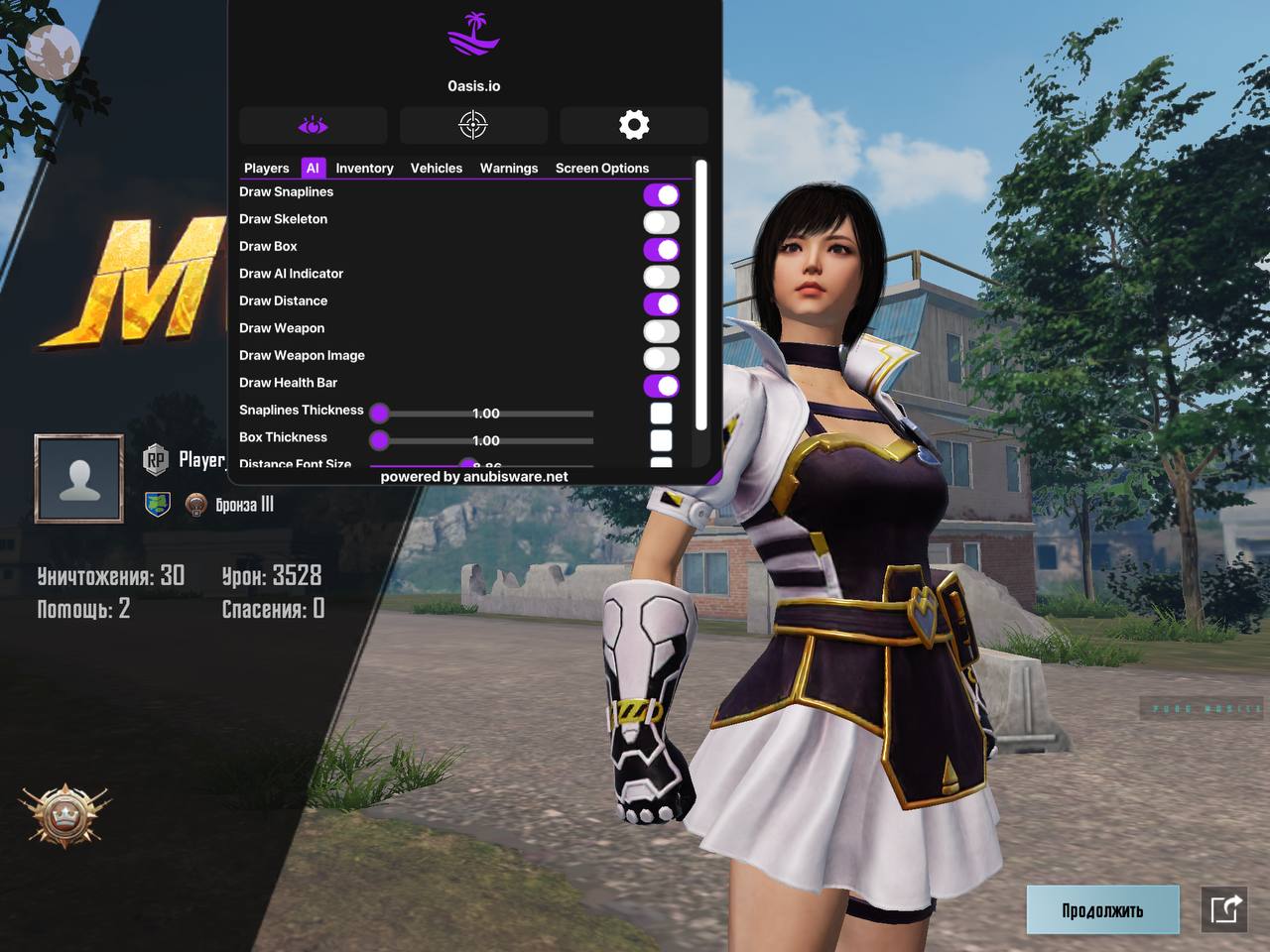Show the Warnings tab
The width and height of the screenshot is (1270, 952).
[x=508, y=169]
